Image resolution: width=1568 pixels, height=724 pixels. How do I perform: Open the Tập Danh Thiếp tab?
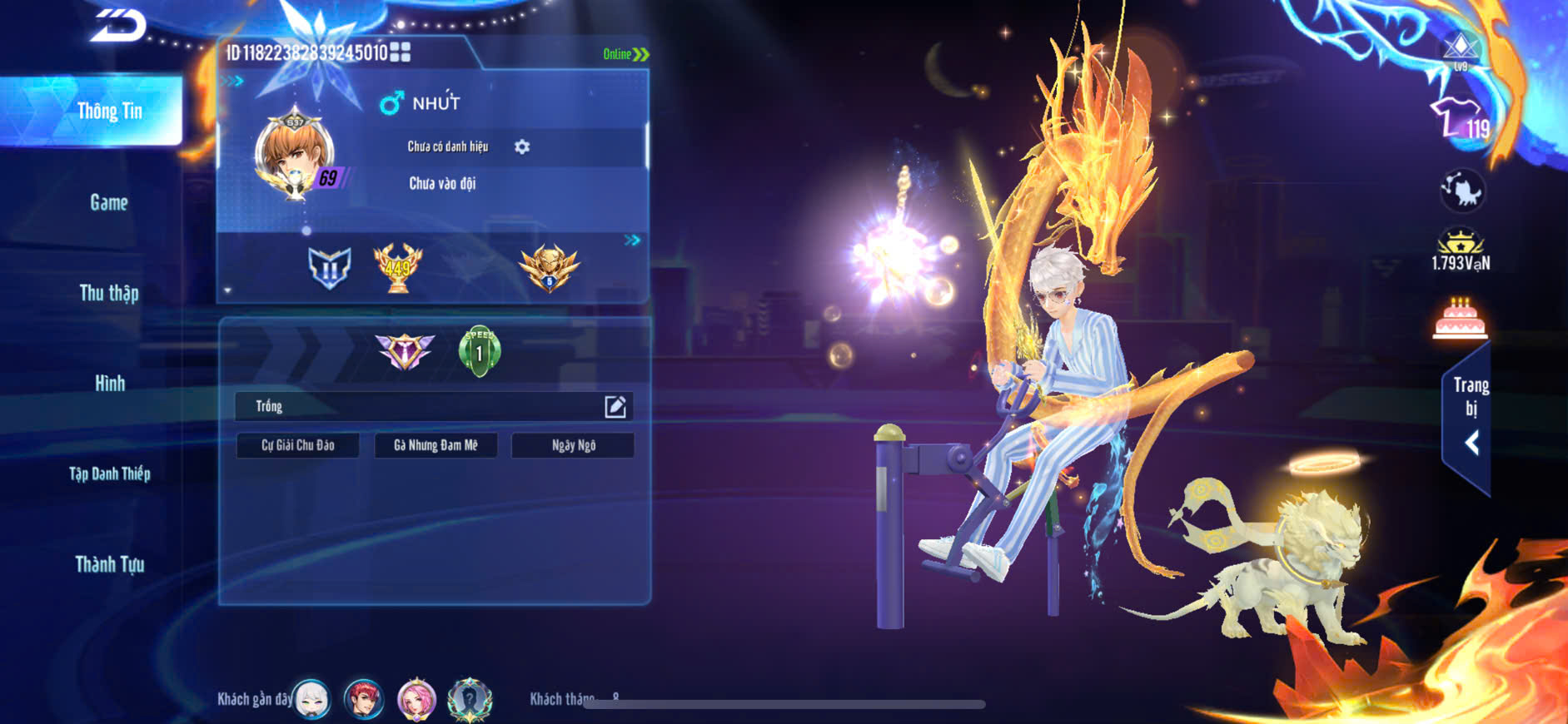pyautogui.click(x=109, y=474)
